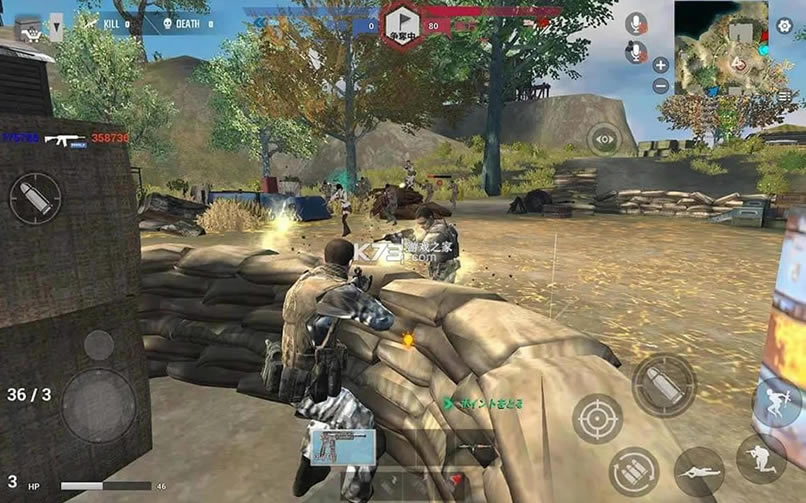Zoom out the minimap with minus button

(x=660, y=86)
